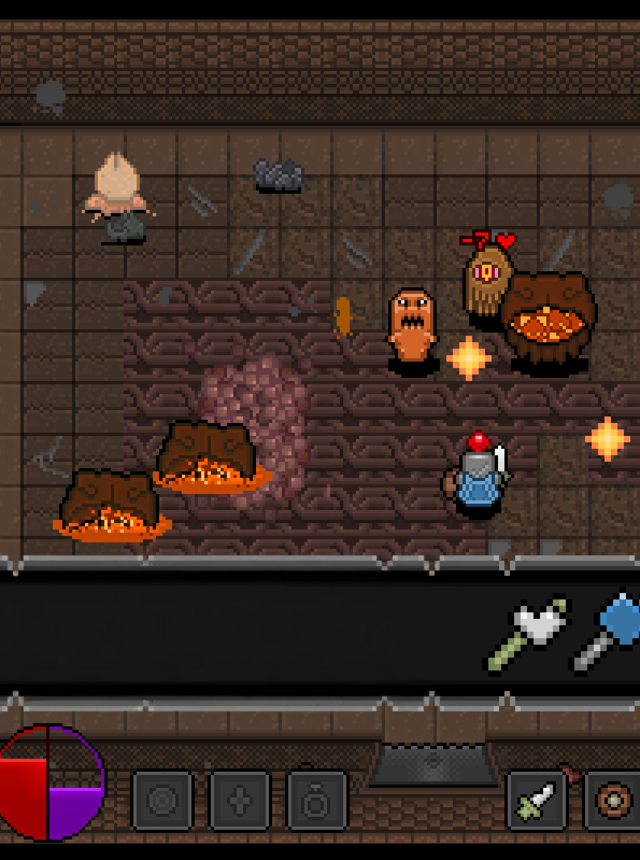The height and width of the screenshot is (860, 640).
Task: Click the equipped sword weapon slot
Action: coord(537,801)
